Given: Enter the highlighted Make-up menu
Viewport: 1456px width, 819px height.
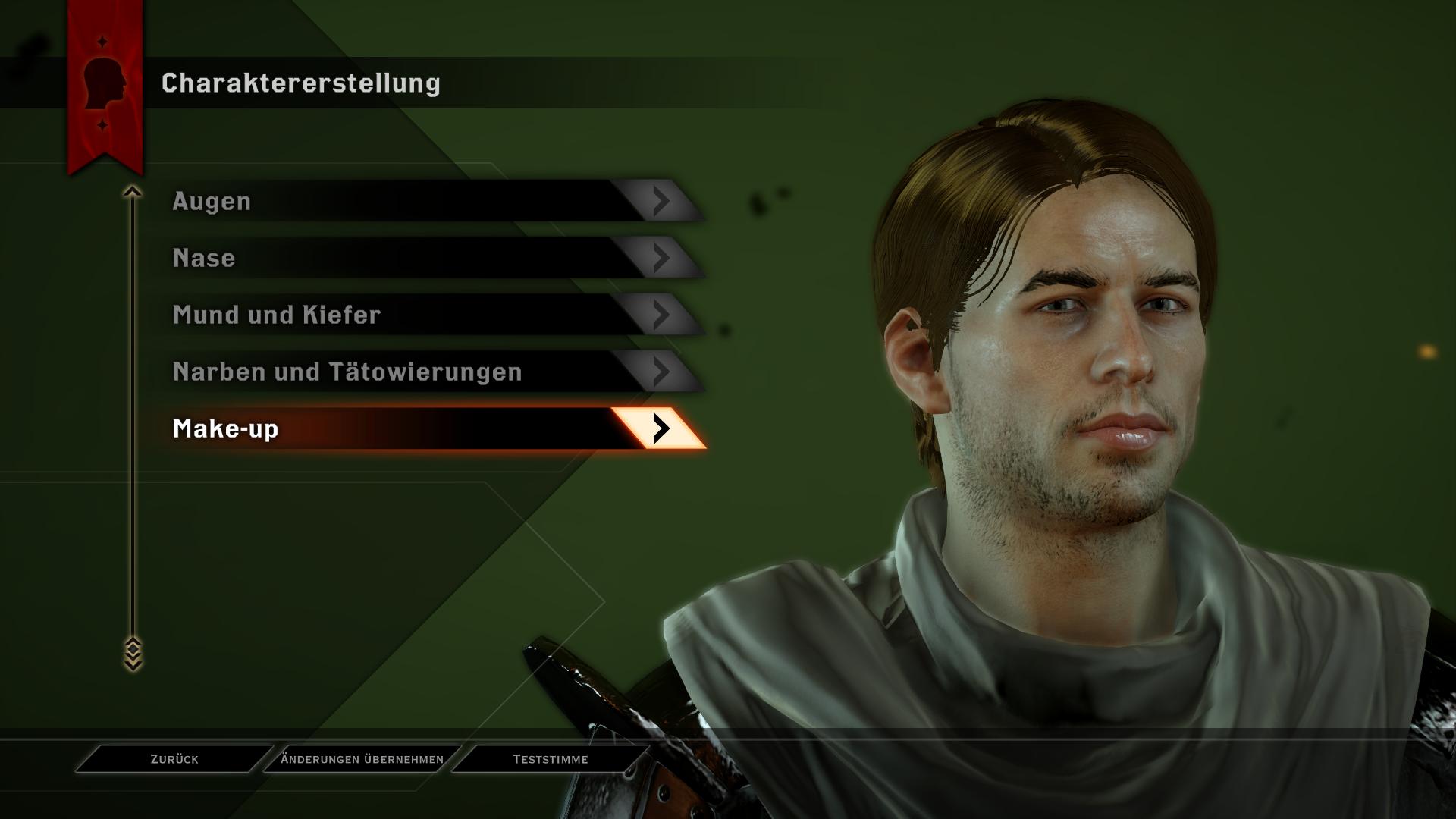Looking at the screenshot, I should tap(425, 428).
